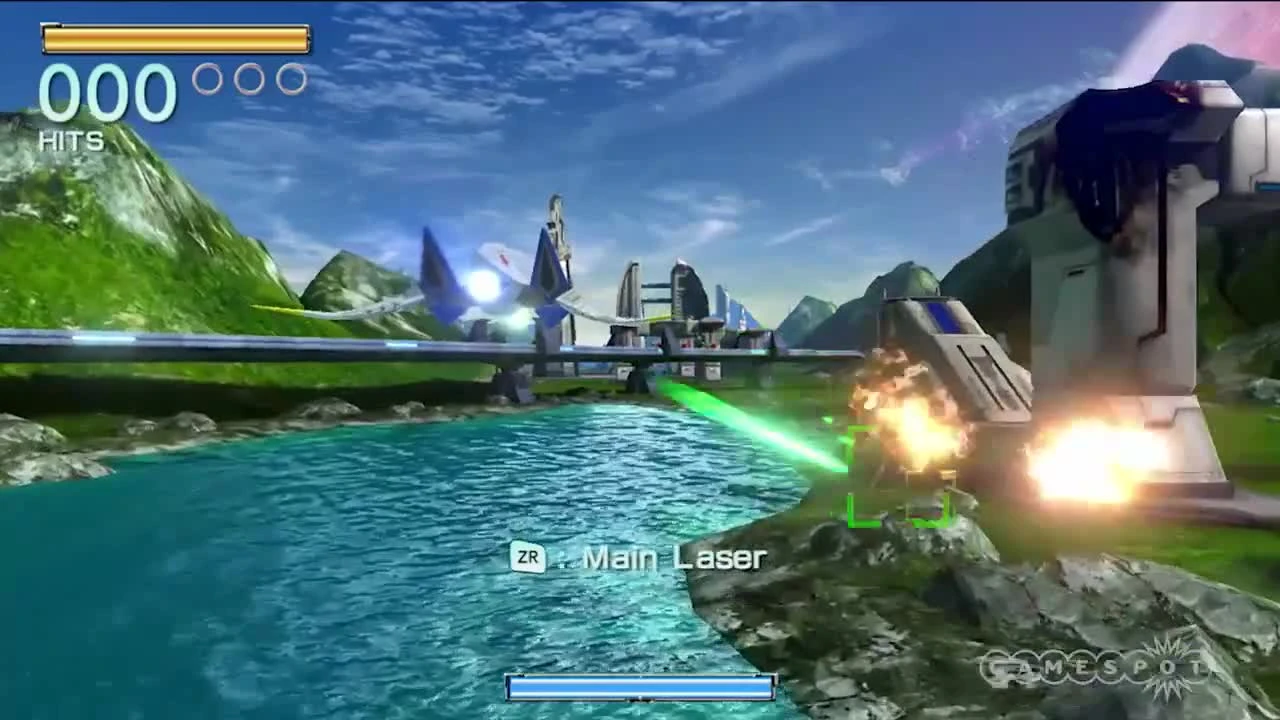Click the ZR button icon
This screenshot has width=1280, height=720.
[530, 559]
